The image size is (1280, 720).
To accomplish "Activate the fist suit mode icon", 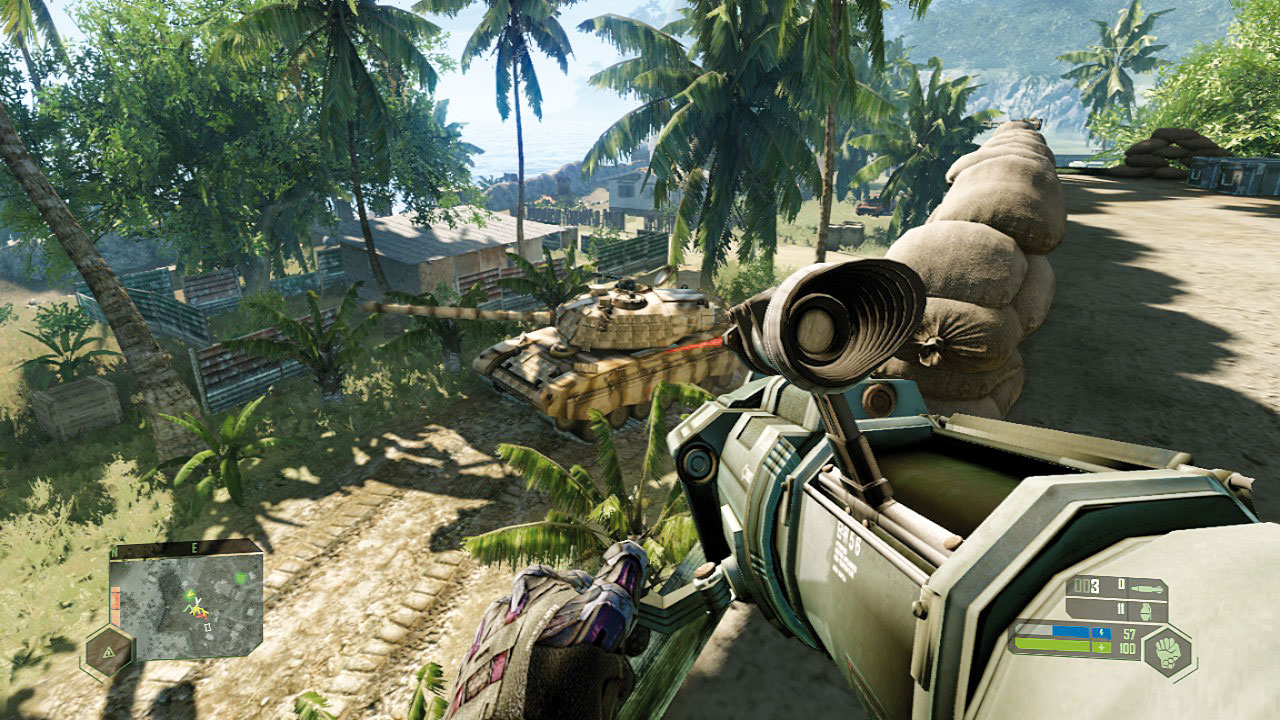I will [x=1166, y=652].
